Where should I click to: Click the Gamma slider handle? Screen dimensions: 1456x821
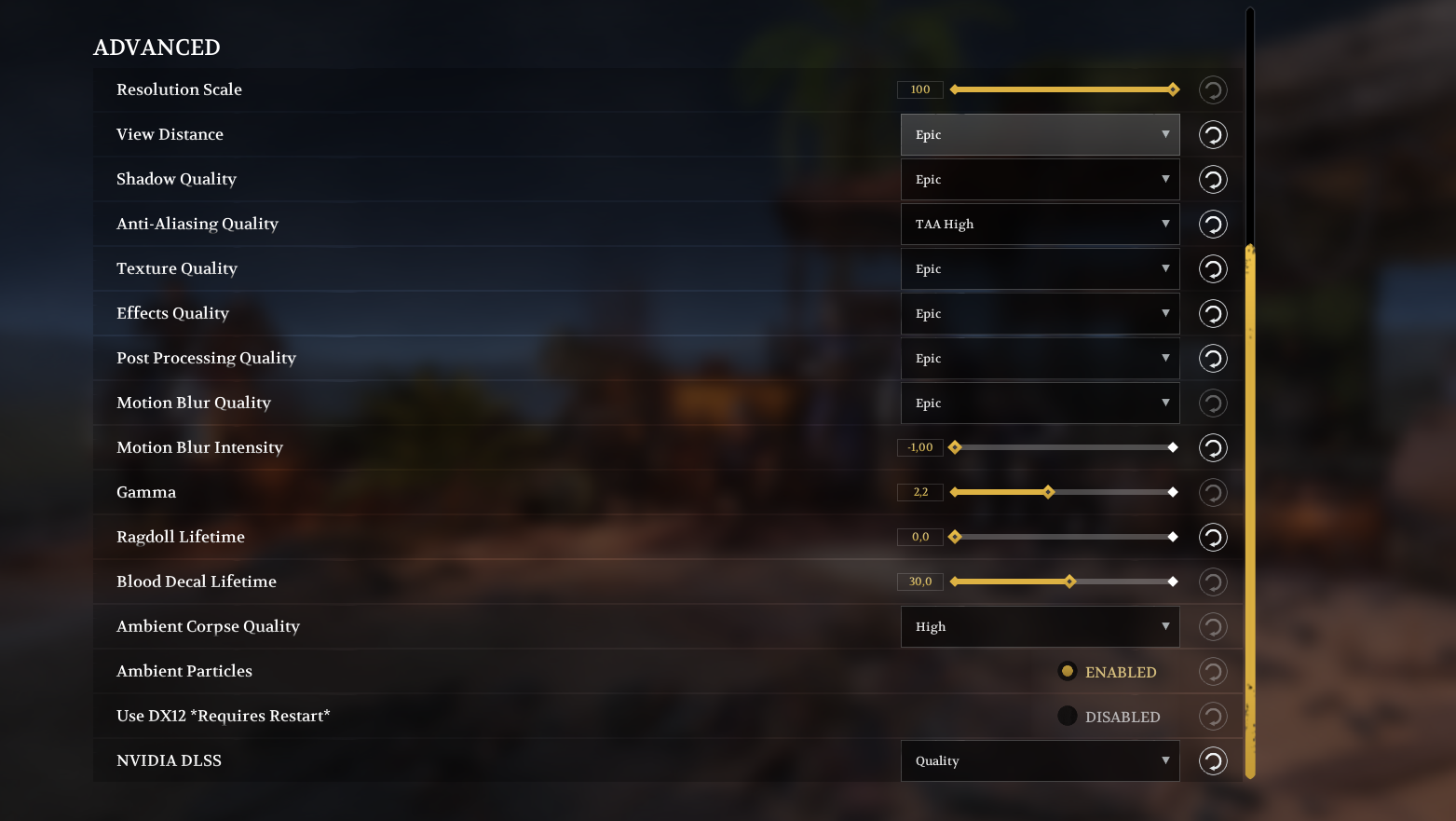1049,492
